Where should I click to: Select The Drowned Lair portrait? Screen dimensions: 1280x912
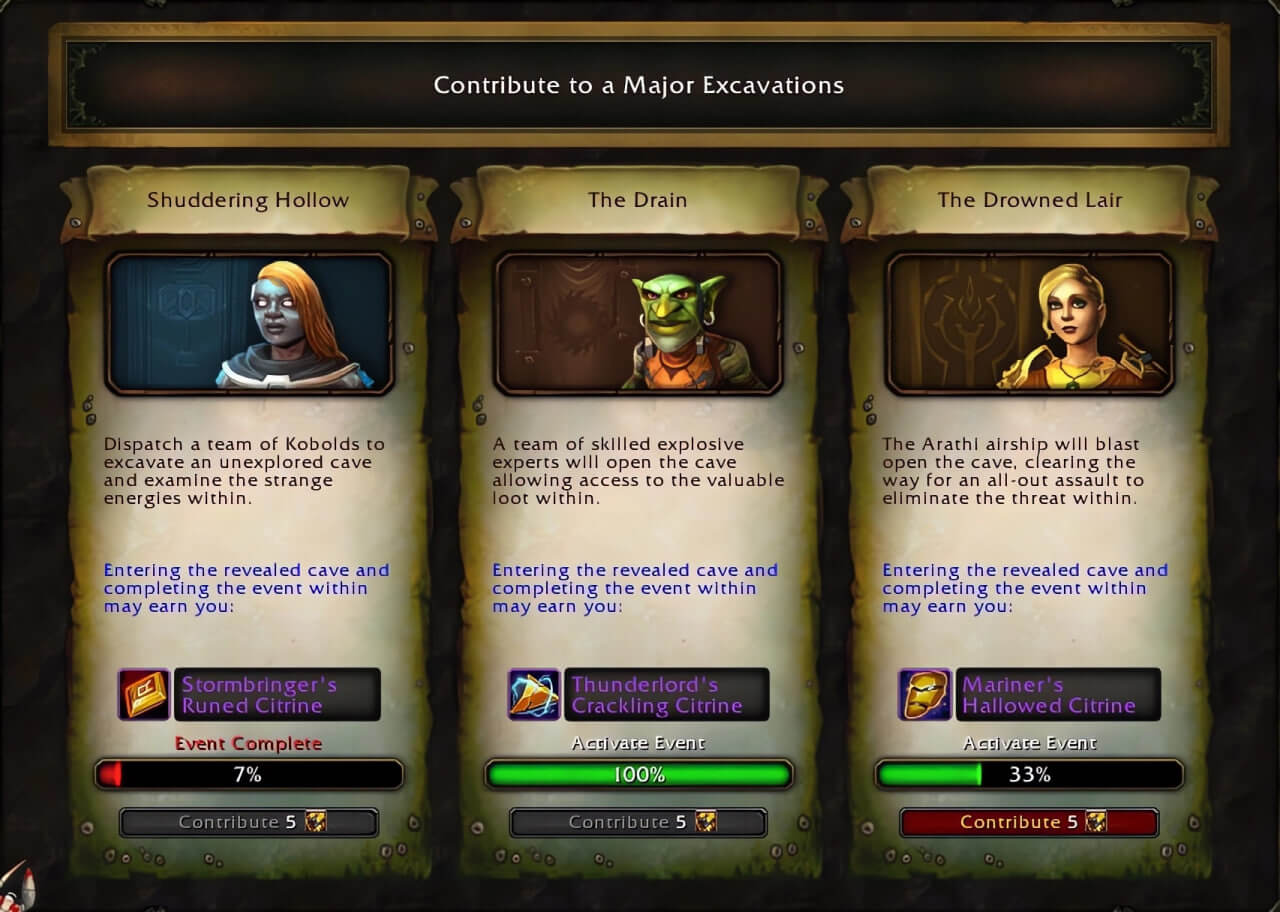(1029, 323)
